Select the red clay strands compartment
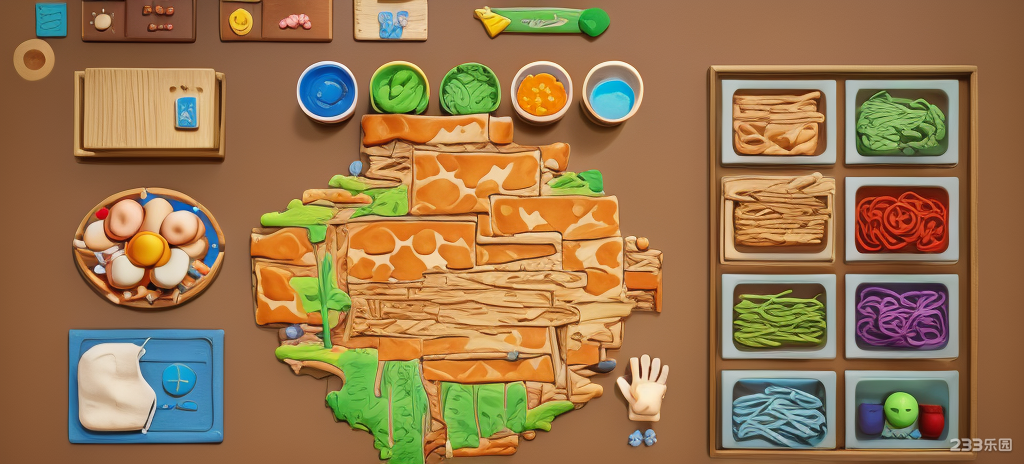 coord(901,219)
